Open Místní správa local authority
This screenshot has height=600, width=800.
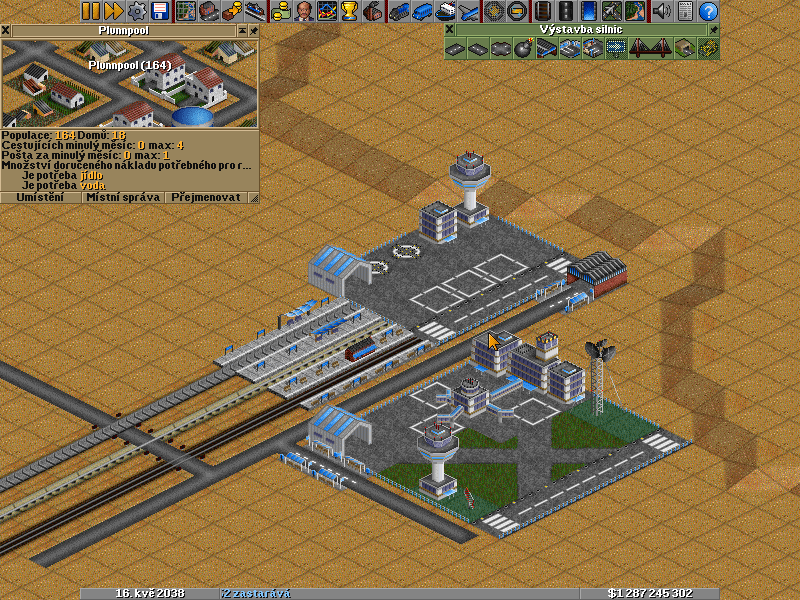tap(123, 198)
